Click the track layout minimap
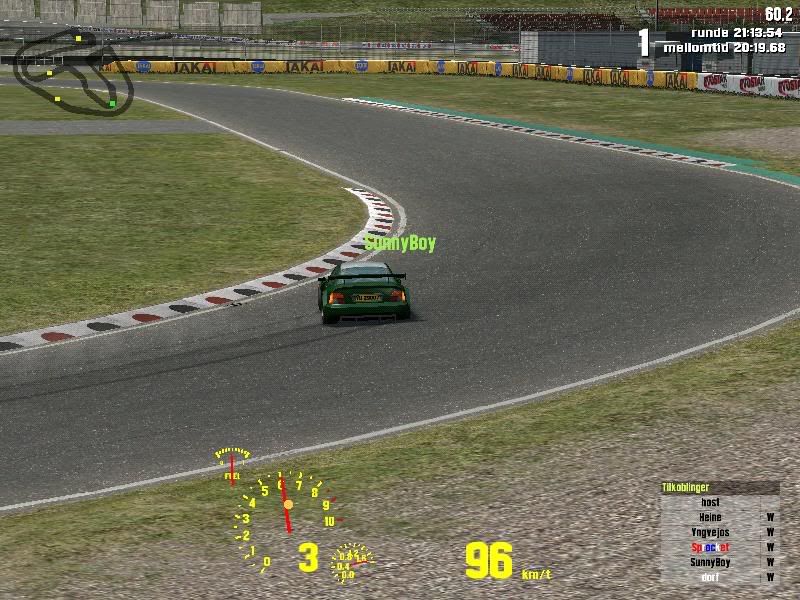This screenshot has height=600, width=800. pyautogui.click(x=72, y=72)
